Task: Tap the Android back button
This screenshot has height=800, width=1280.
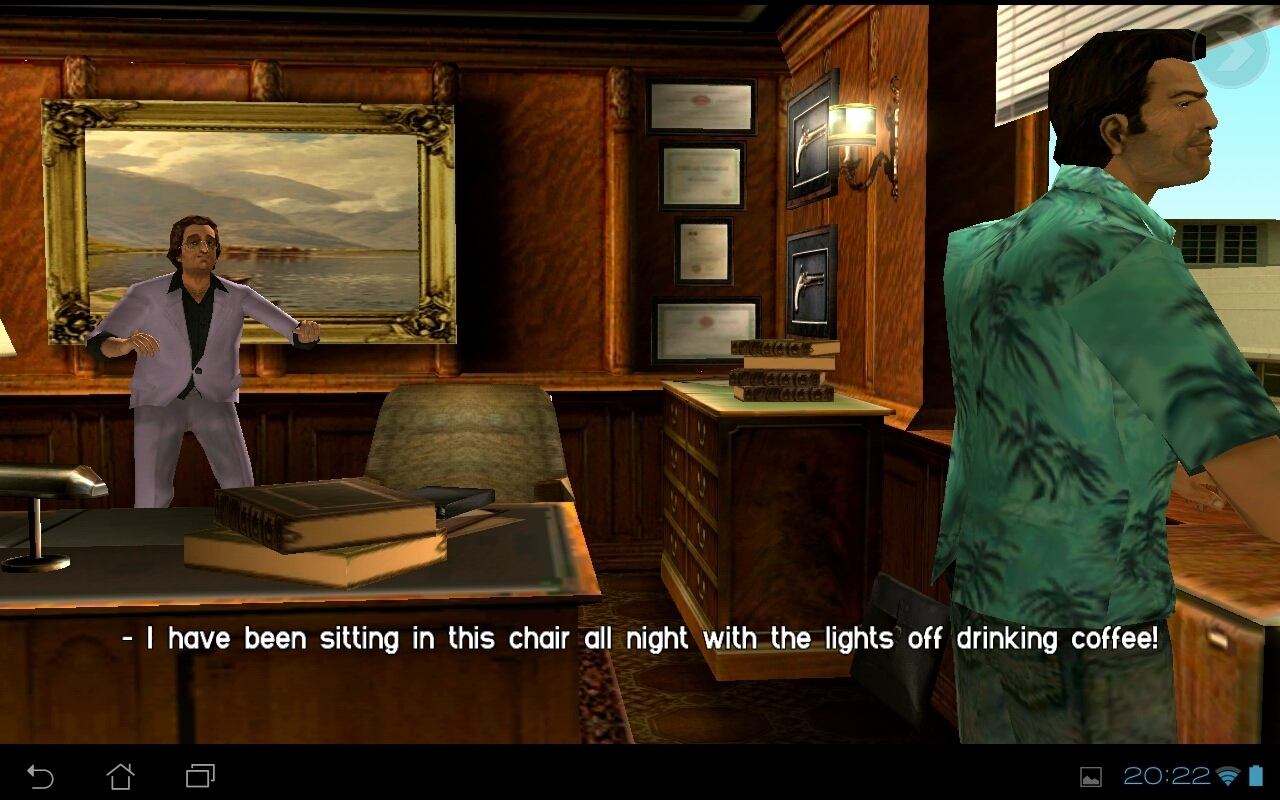Action: [40, 776]
